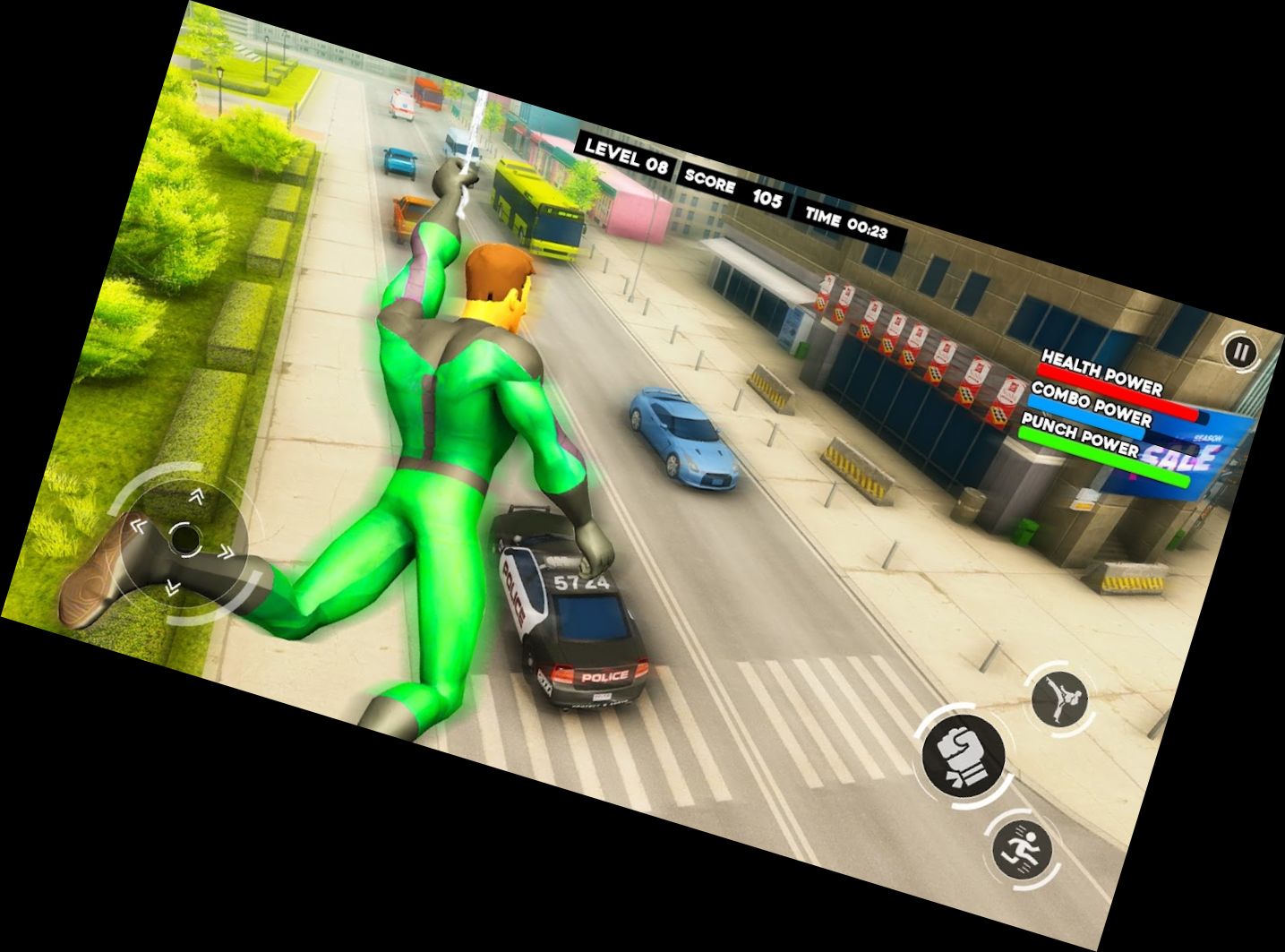Tap the high-kick attack icon
Screen dimensions: 1285x952
pos(1058,697)
